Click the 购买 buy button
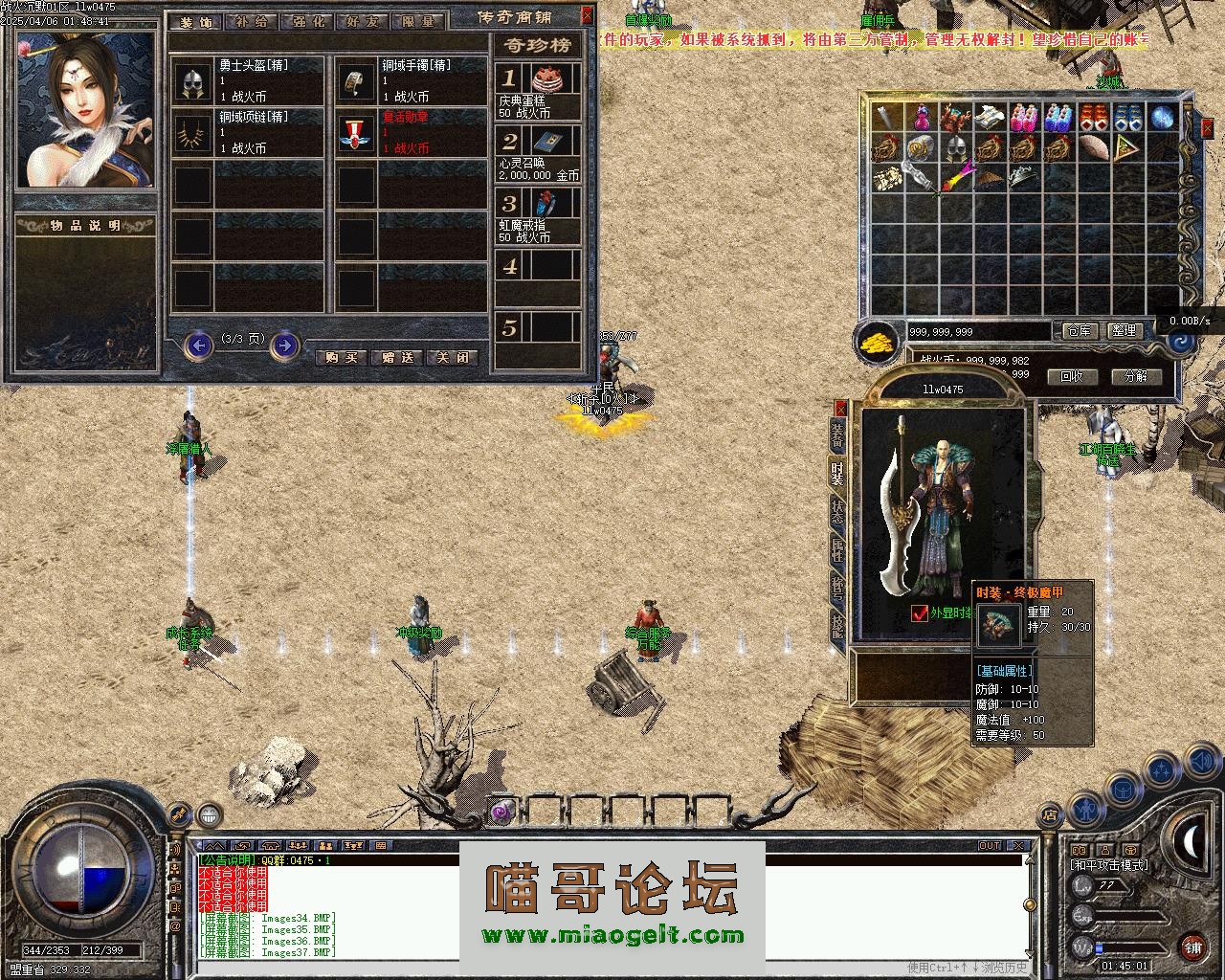This screenshot has height=980, width=1225. coord(341,357)
